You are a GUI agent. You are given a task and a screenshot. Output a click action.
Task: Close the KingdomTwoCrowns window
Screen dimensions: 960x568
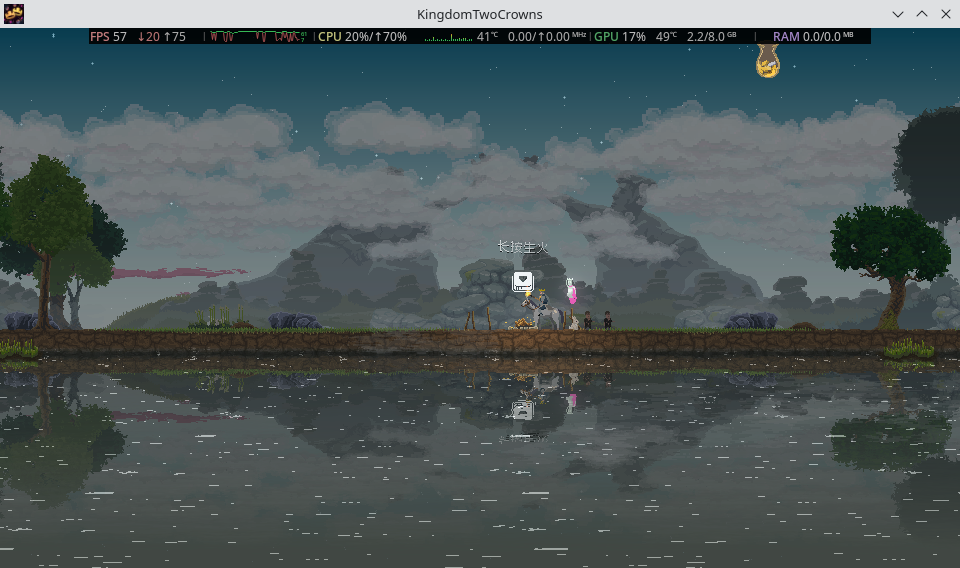[945, 14]
